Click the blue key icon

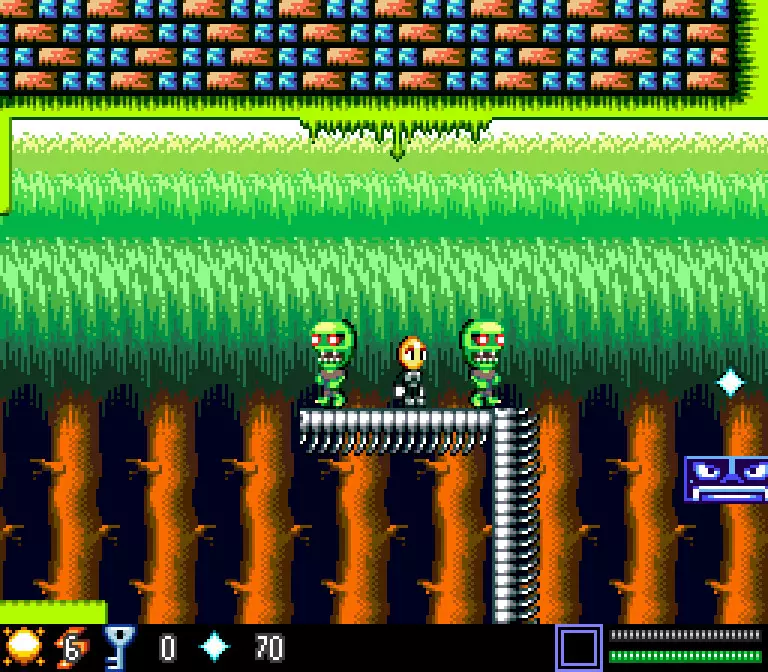(x=119, y=646)
